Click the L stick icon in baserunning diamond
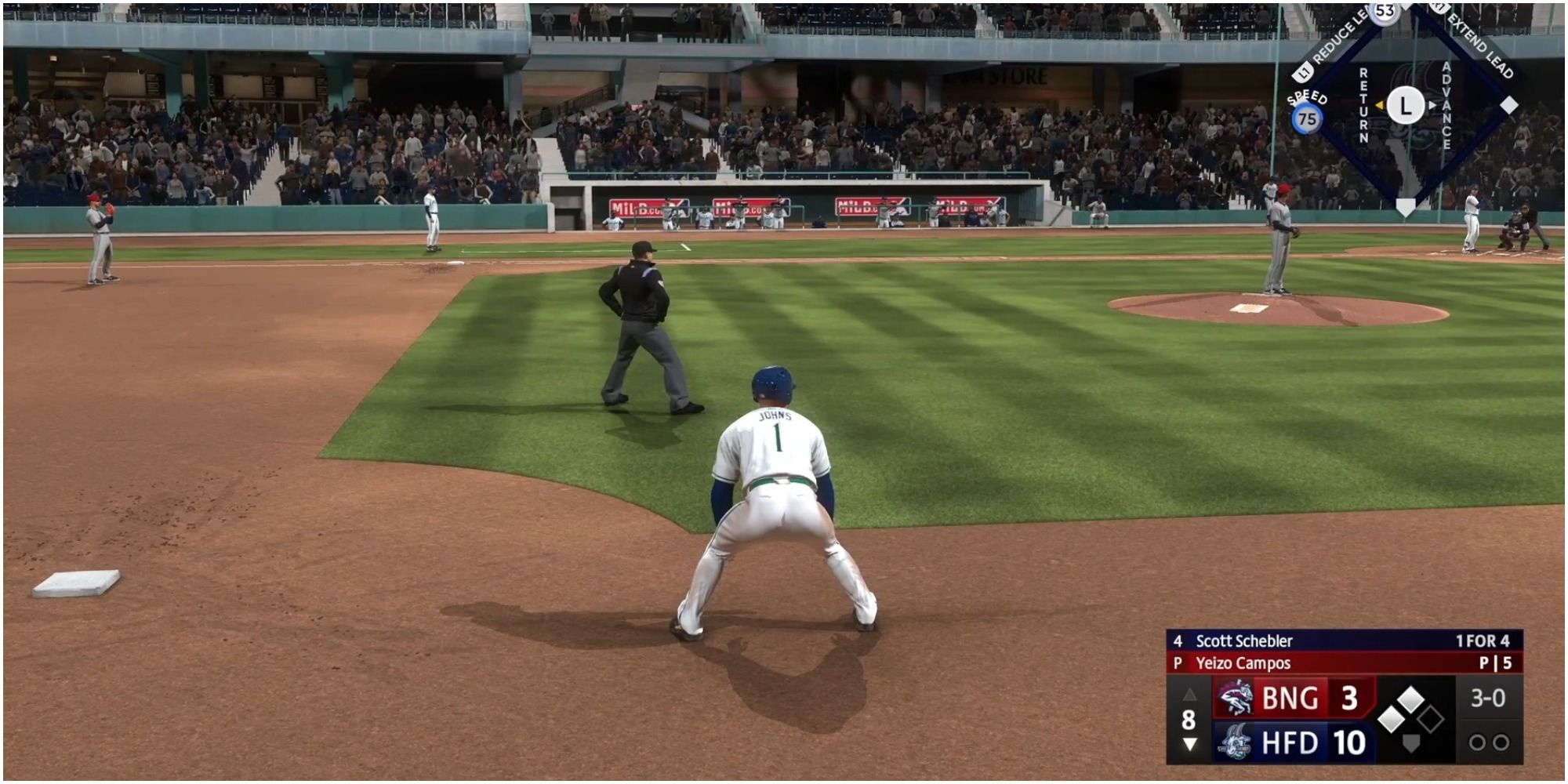The image size is (1568, 784). 1405,106
